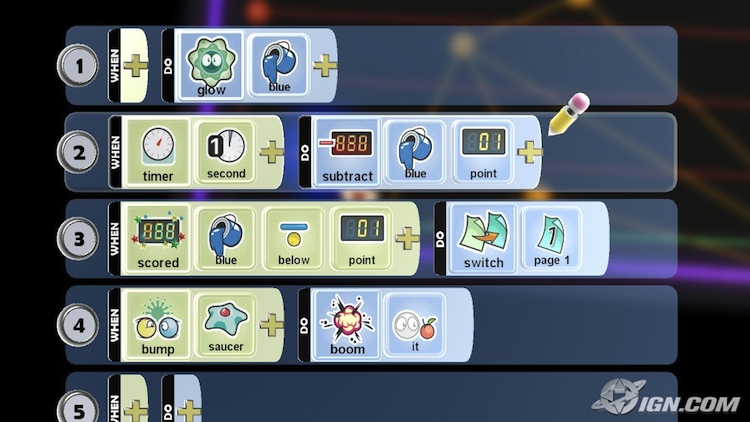Screen dimensions: 750x422
Task: Choose the second time-unit tile
Action: pyautogui.click(x=225, y=152)
